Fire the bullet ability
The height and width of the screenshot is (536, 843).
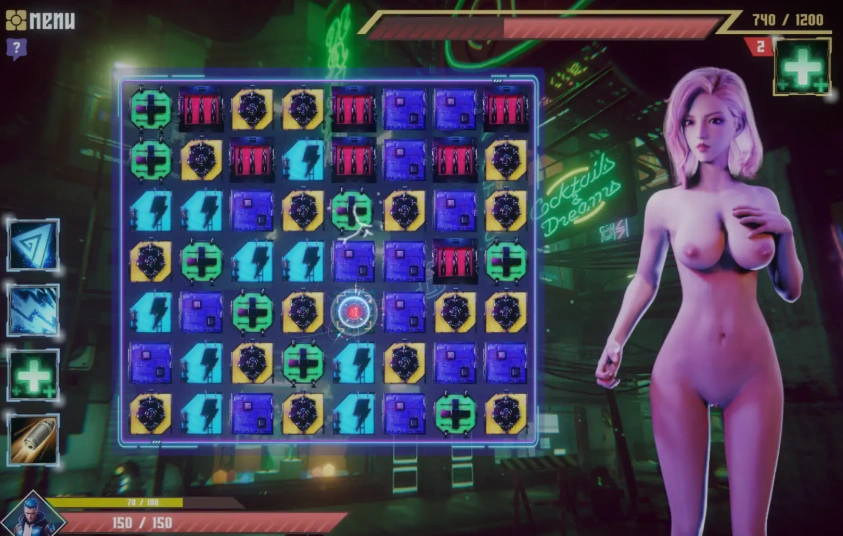[x=34, y=439]
